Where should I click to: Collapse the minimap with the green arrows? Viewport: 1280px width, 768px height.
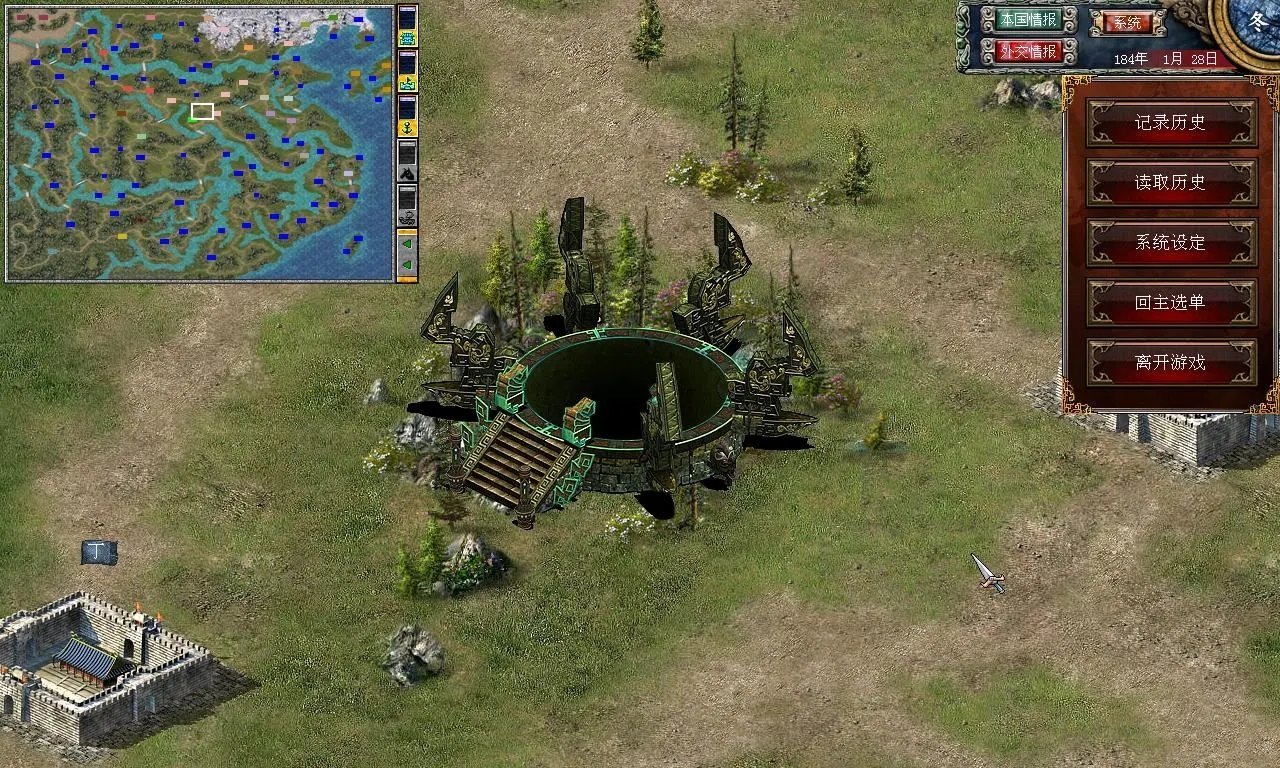407,255
